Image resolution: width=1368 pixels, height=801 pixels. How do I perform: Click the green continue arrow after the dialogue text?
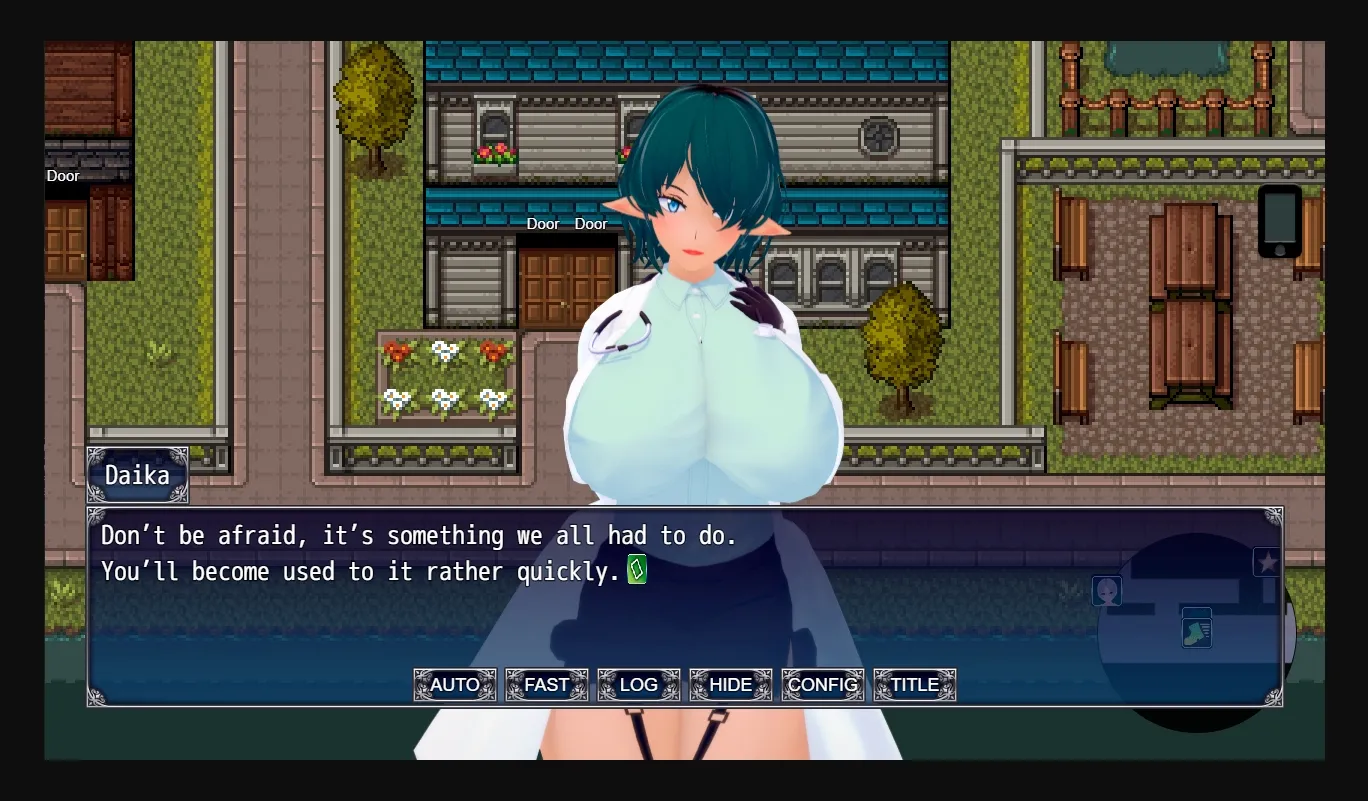pyautogui.click(x=637, y=571)
